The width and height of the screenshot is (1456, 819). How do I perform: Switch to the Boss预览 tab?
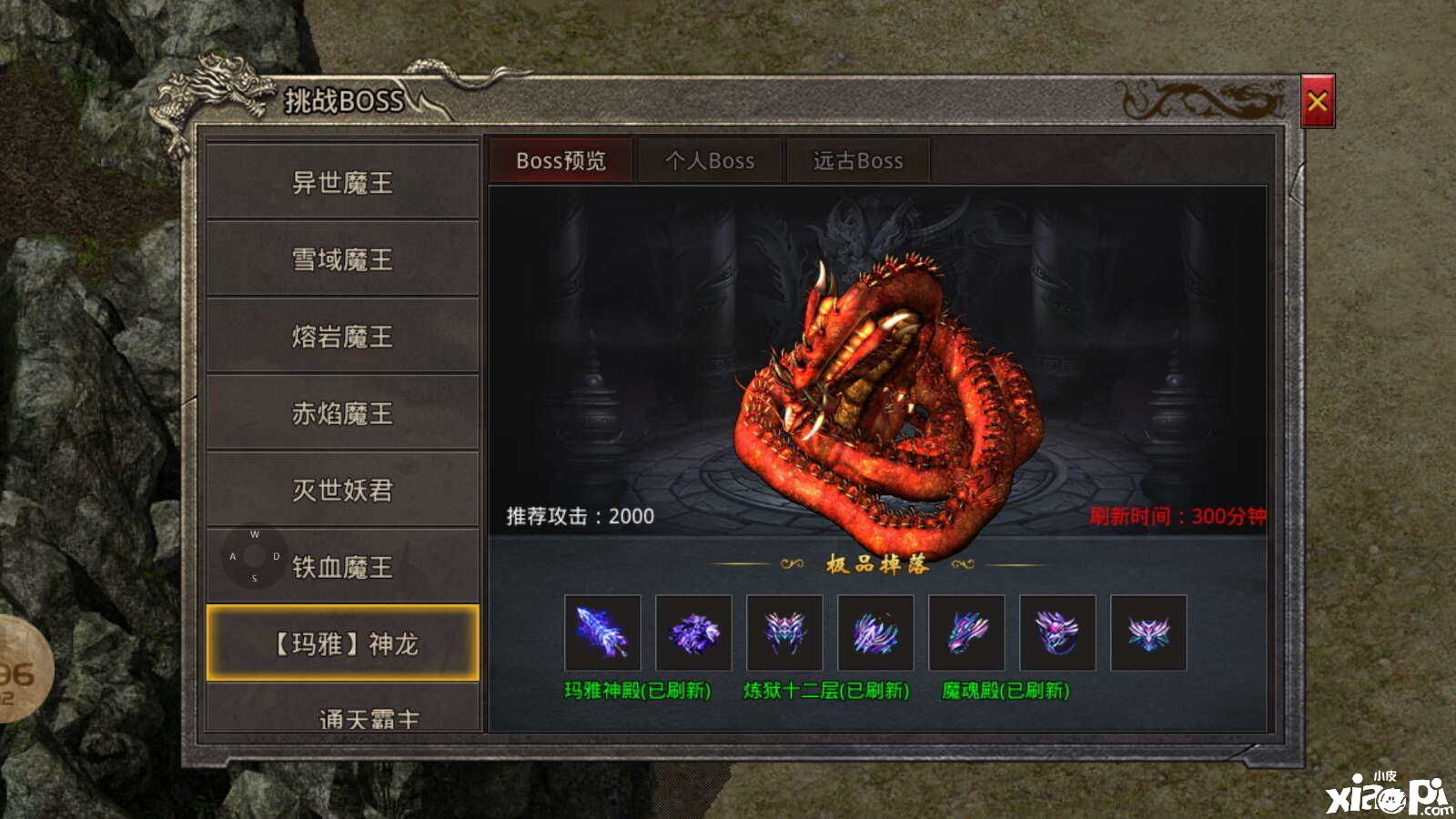pos(561,161)
